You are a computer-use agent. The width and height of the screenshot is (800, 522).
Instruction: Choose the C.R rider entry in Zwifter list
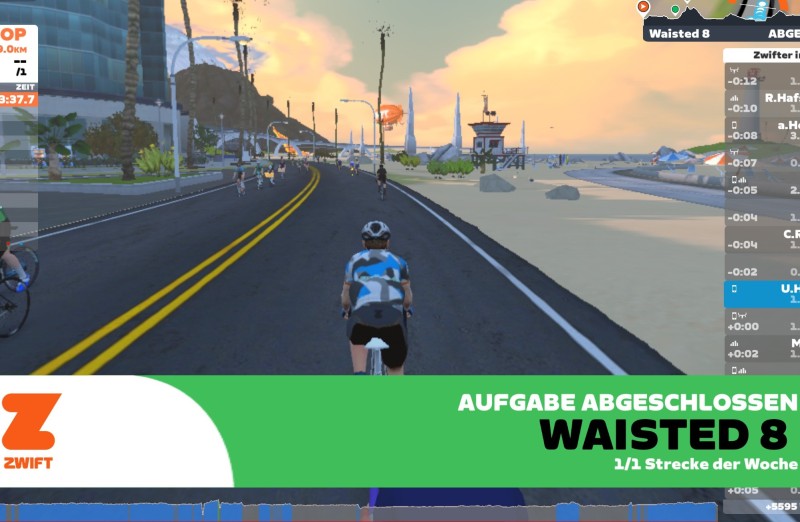762,238
